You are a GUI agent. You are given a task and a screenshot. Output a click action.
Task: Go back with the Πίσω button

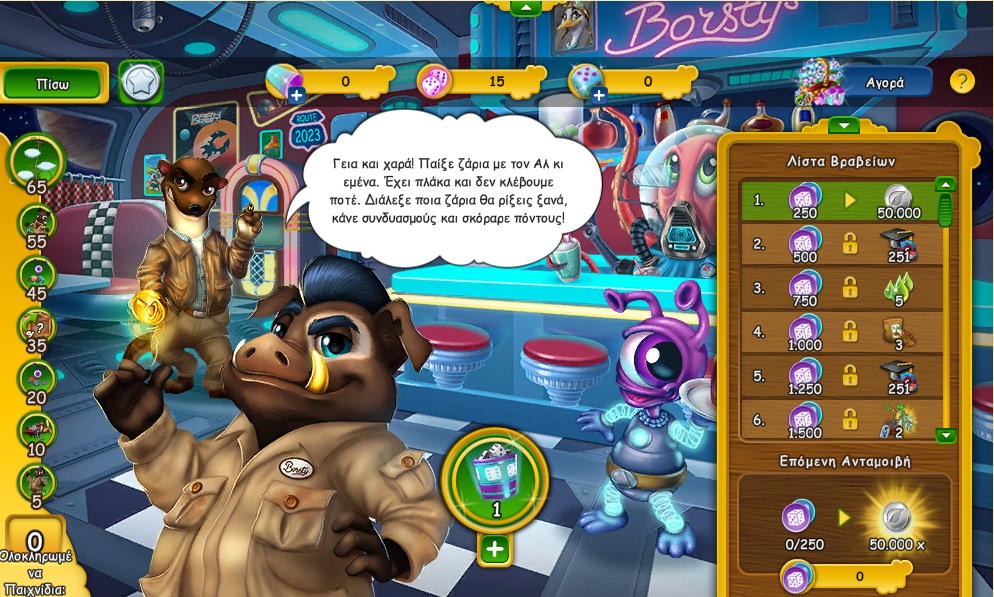pyautogui.click(x=53, y=83)
